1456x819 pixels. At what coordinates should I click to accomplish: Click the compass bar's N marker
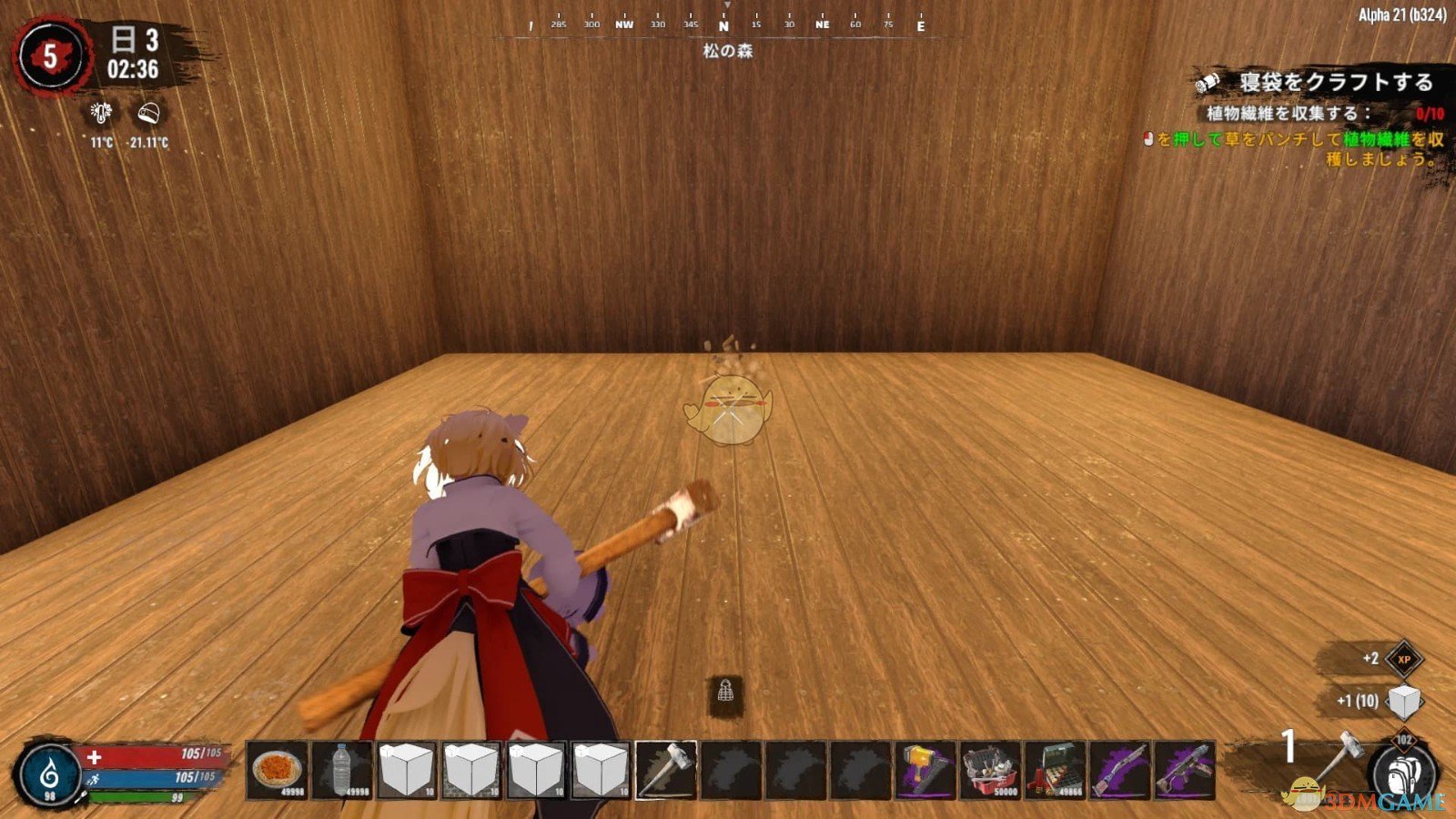tap(723, 25)
